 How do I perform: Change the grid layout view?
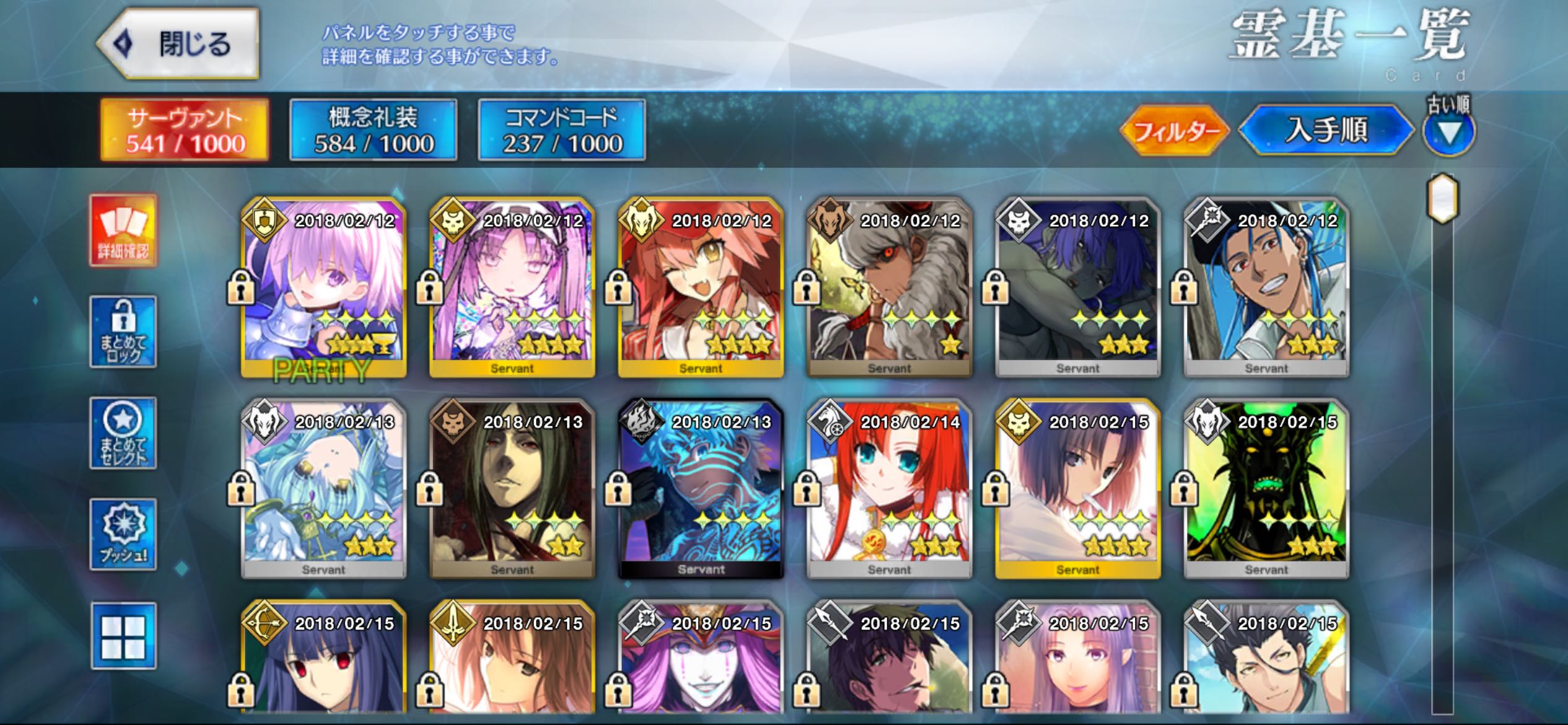[123, 636]
